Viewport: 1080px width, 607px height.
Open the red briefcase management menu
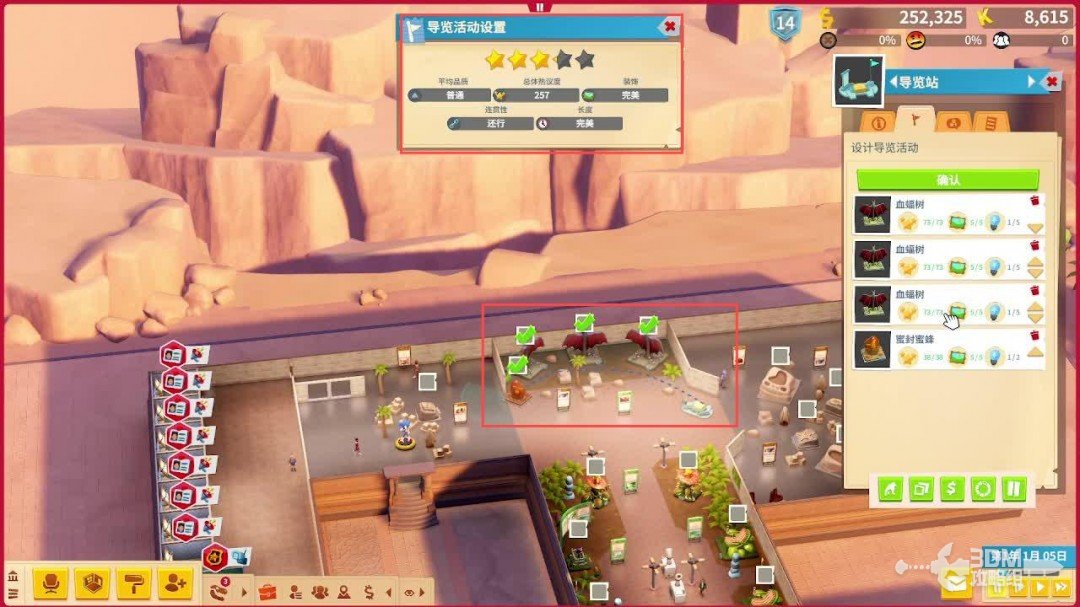click(267, 590)
